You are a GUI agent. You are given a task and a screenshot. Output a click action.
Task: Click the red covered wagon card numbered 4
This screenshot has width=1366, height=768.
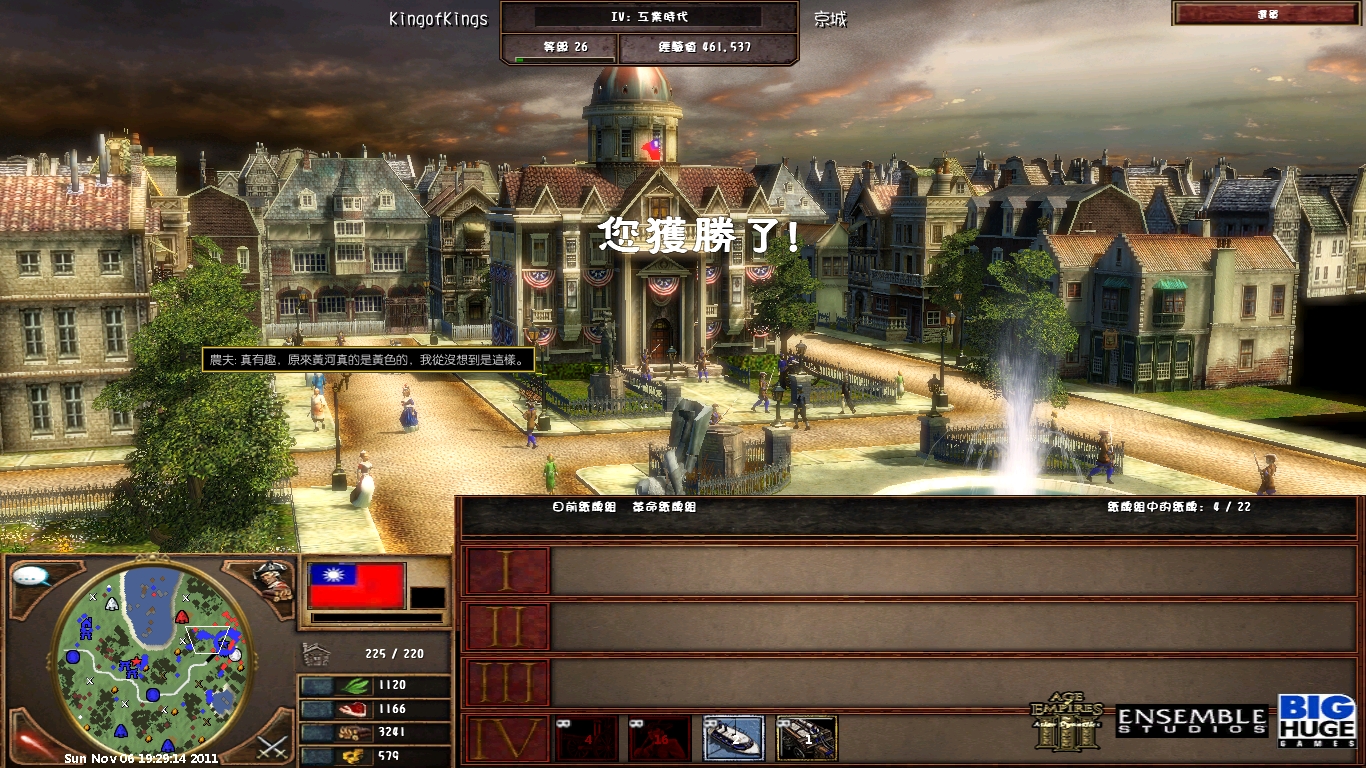(587, 738)
